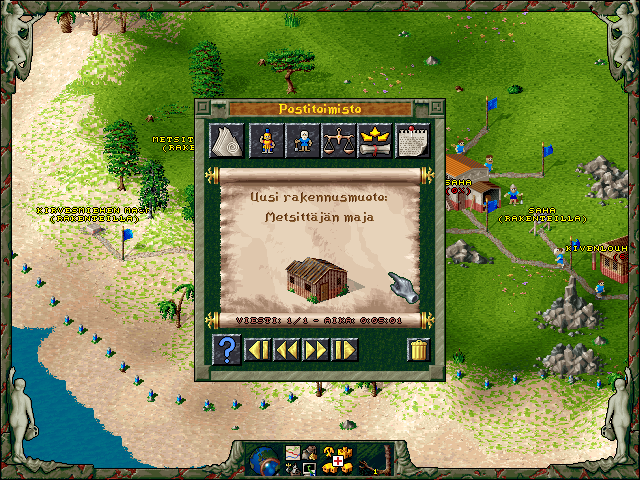Select the map scroll message category
Image resolution: width=640 pixels, height=480 pixels.
pos(227,140)
